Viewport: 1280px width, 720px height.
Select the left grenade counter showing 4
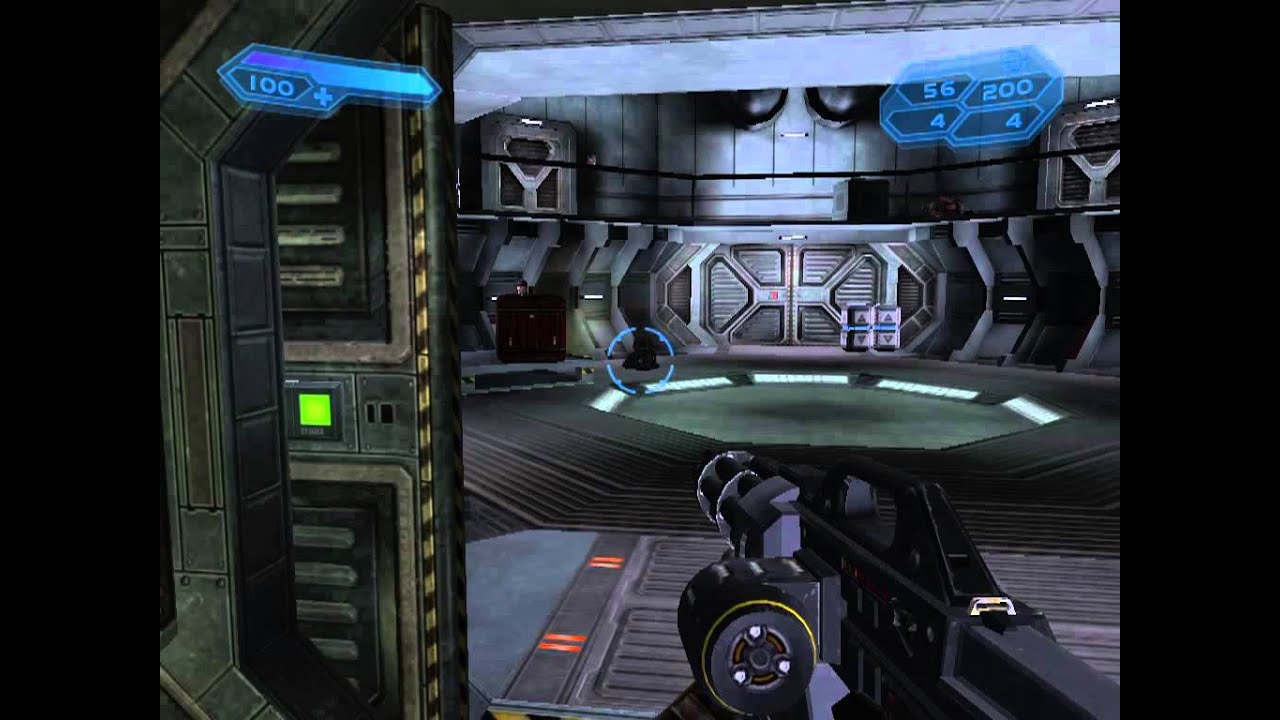tap(936, 121)
